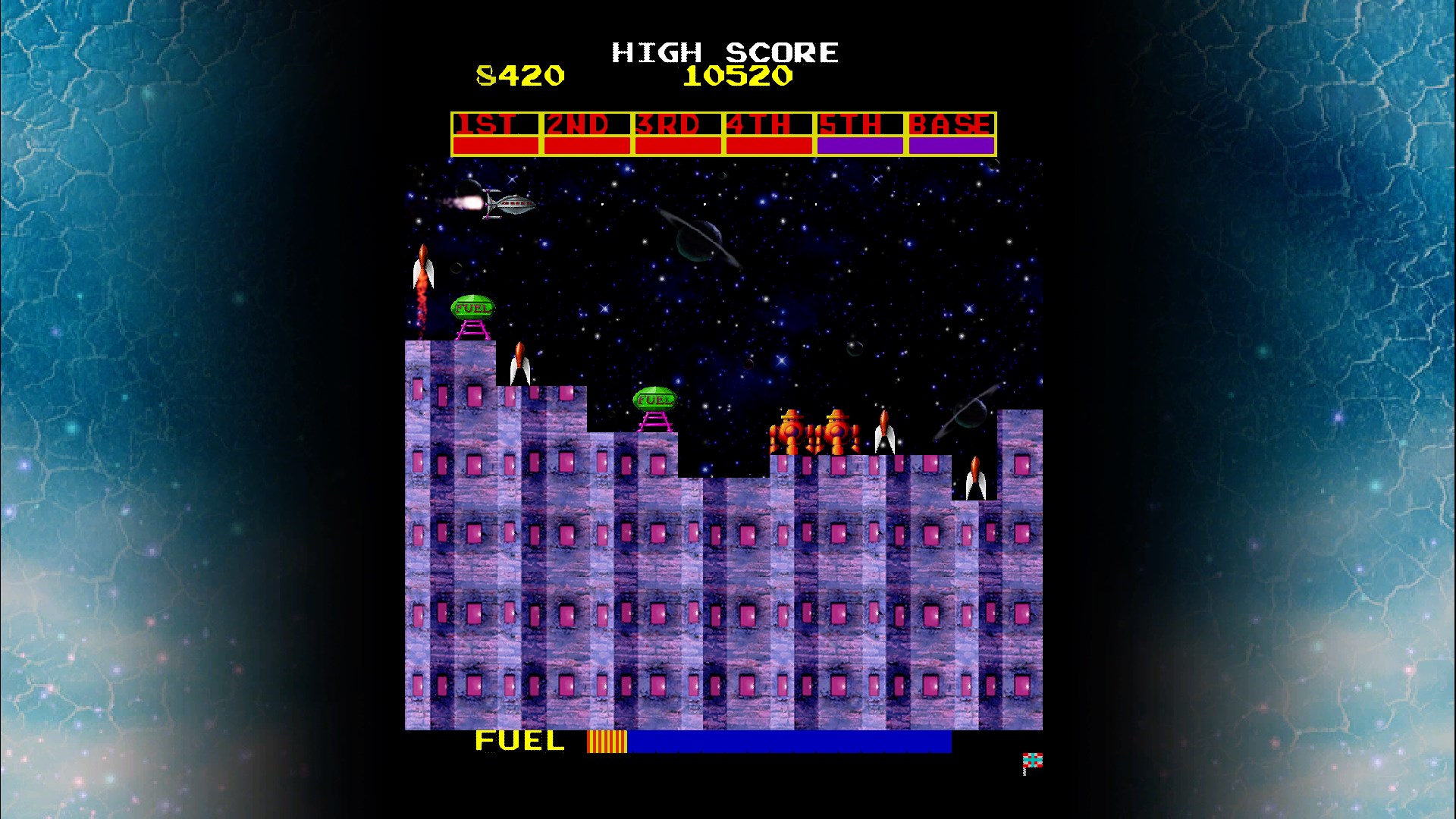Click the current score 8420
1456x819 pixels.
tap(519, 76)
